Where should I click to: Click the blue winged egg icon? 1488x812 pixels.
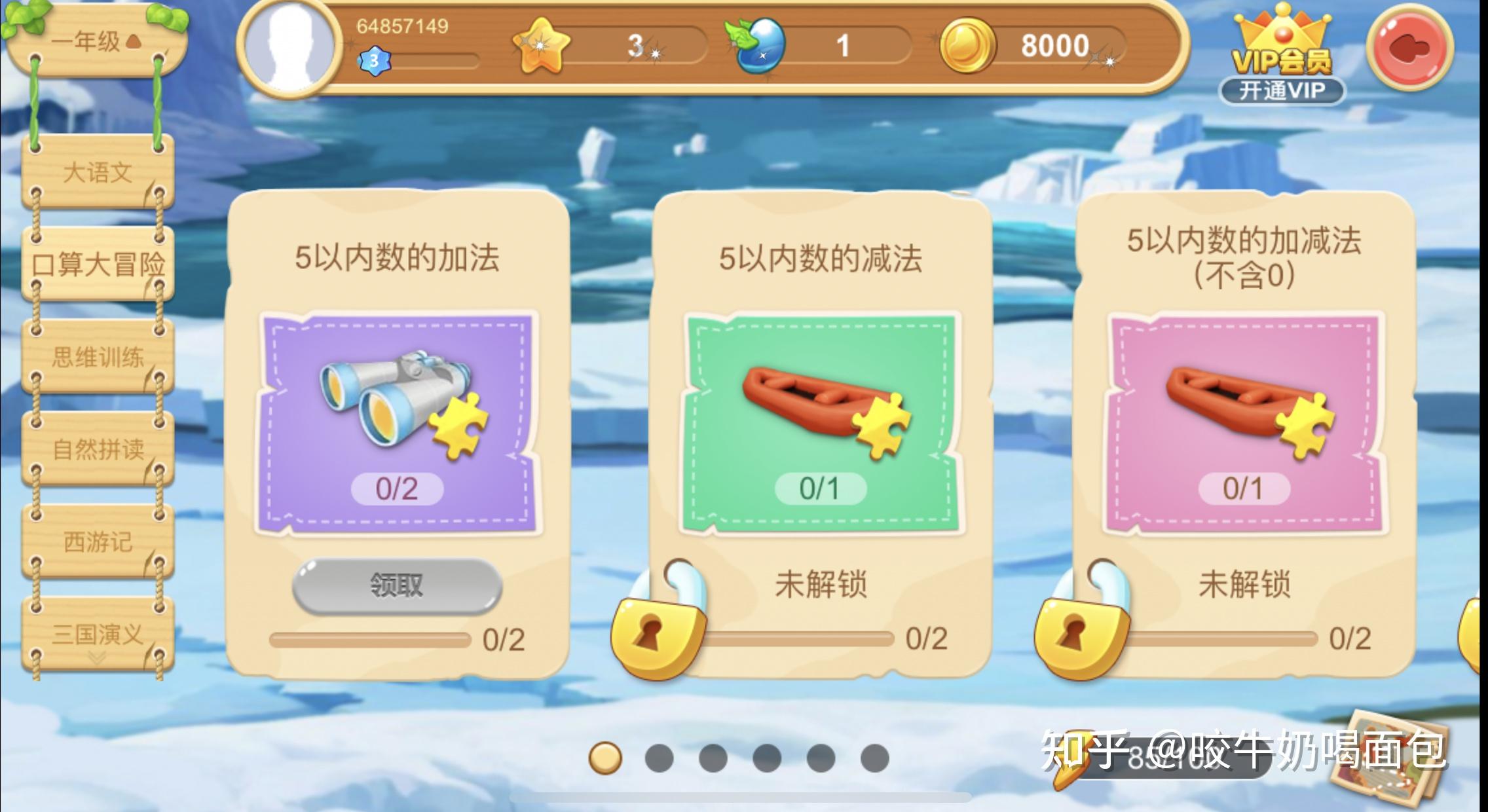pyautogui.click(x=757, y=46)
